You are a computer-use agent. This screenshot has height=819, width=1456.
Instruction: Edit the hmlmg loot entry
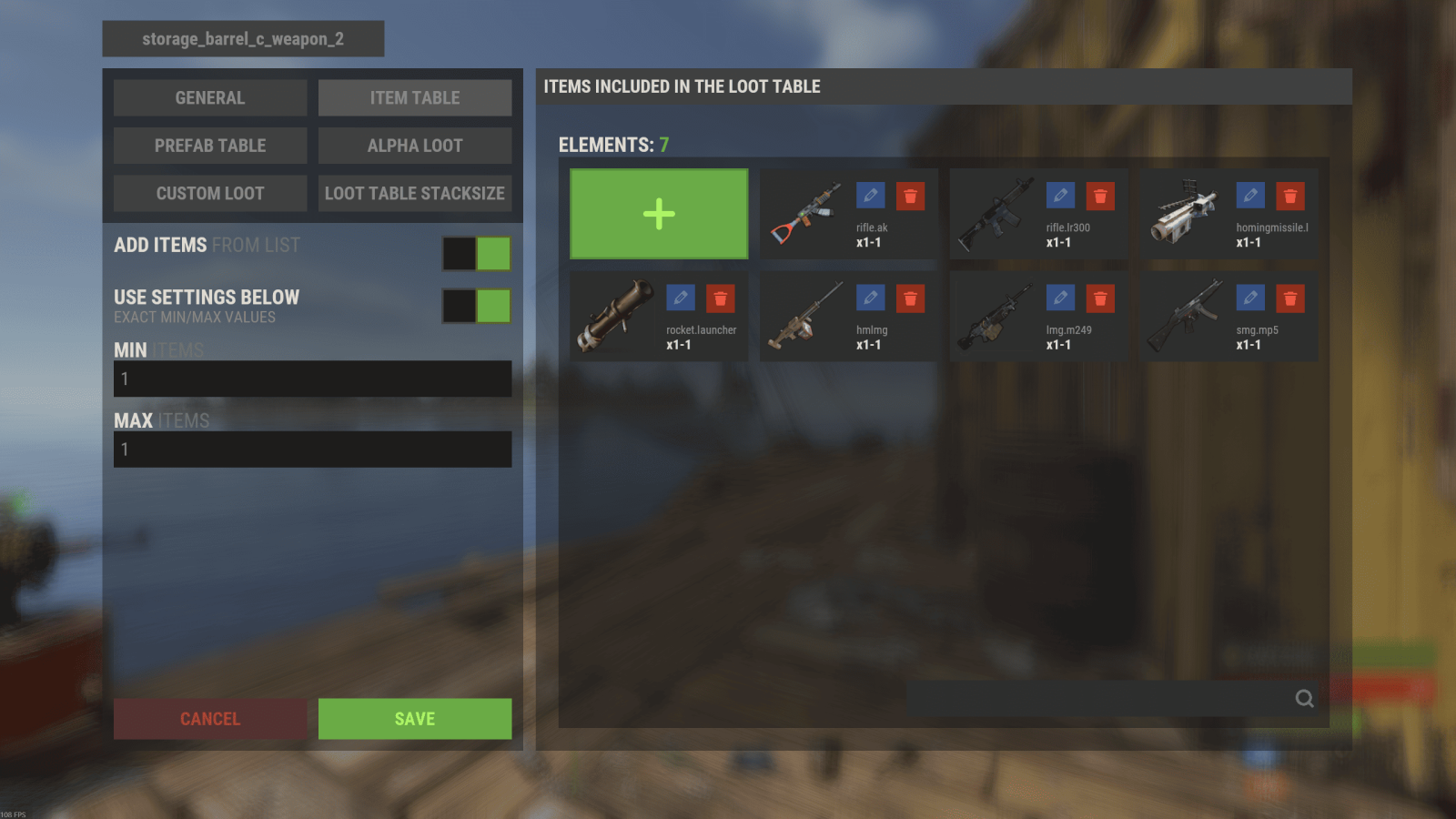(x=870, y=298)
